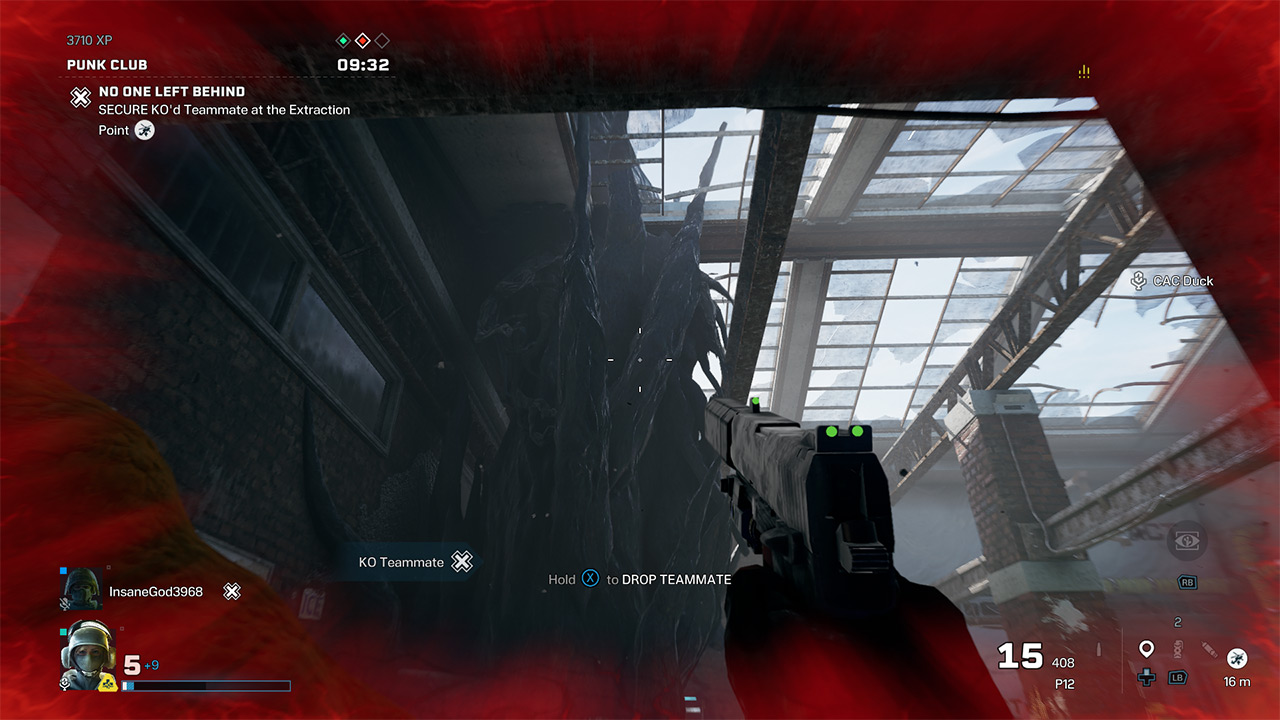The width and height of the screenshot is (1280, 720).
Task: Click the green diamond sub-zone indicator
Action: (x=343, y=41)
